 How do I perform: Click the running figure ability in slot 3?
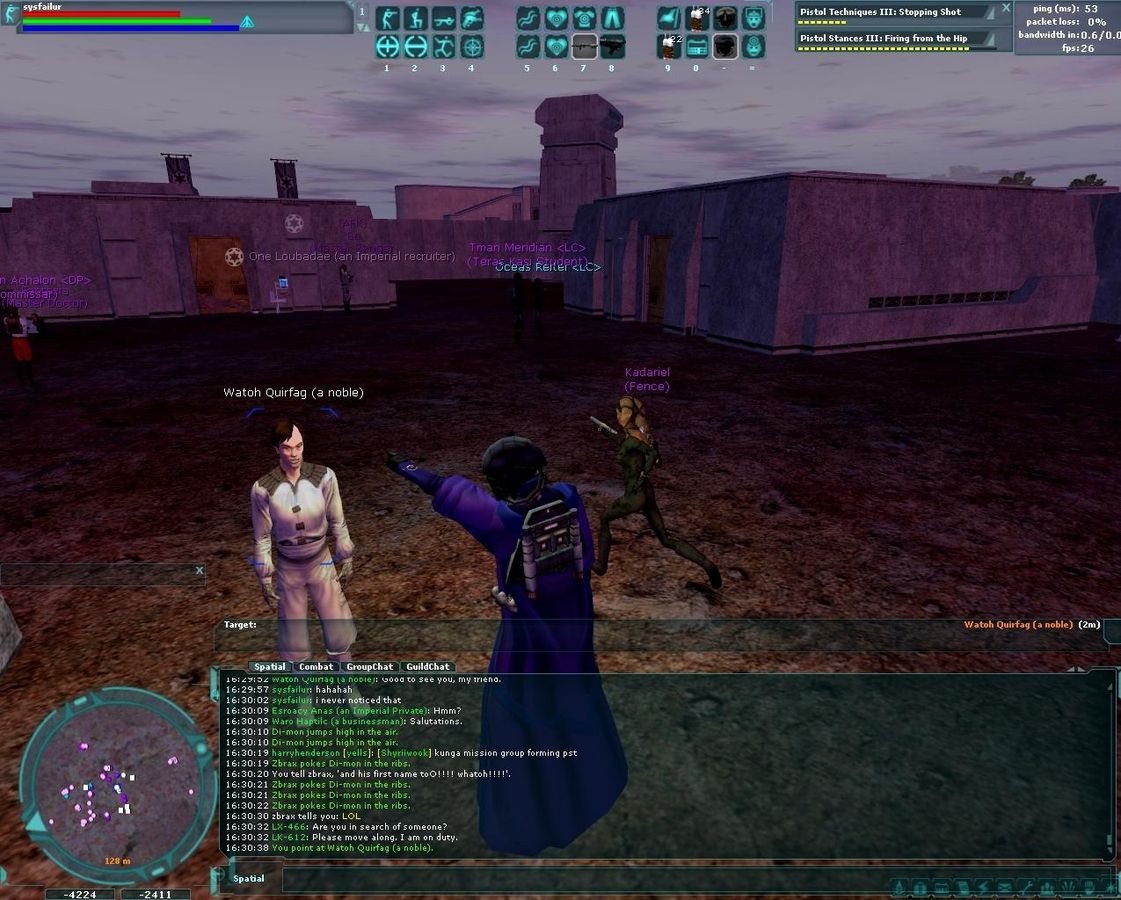coord(443,46)
